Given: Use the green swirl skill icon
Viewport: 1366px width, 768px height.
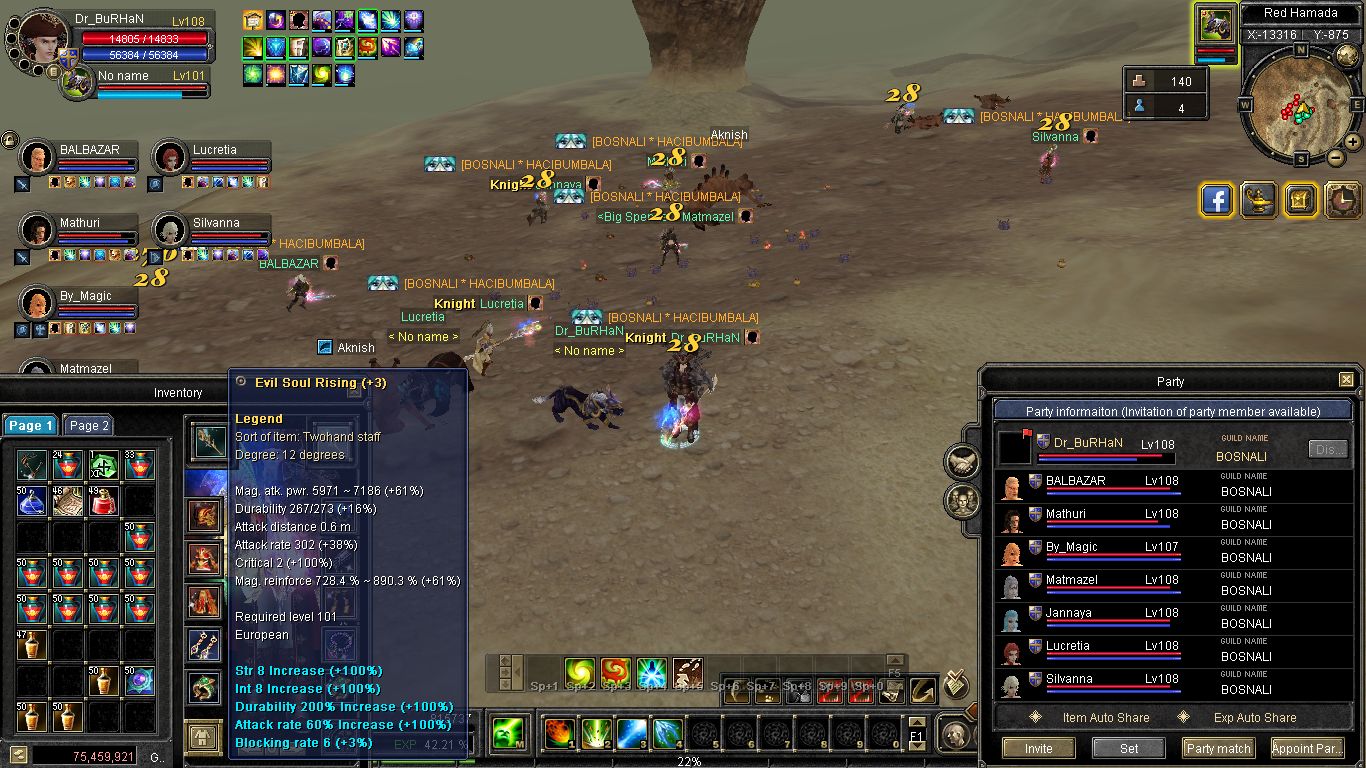Looking at the screenshot, I should coord(580,672).
